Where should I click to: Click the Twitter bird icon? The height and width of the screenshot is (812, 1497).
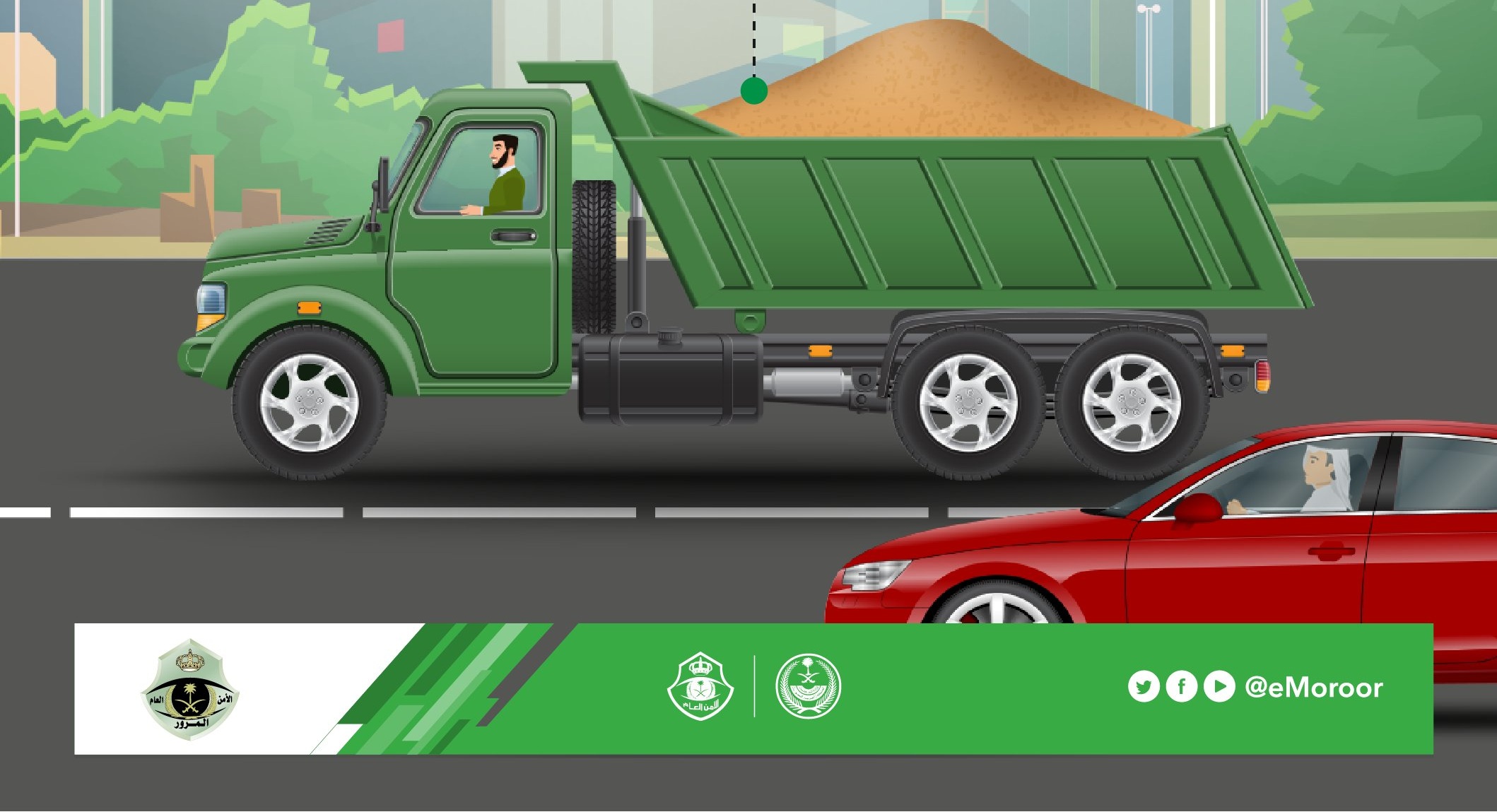pyautogui.click(x=1143, y=687)
